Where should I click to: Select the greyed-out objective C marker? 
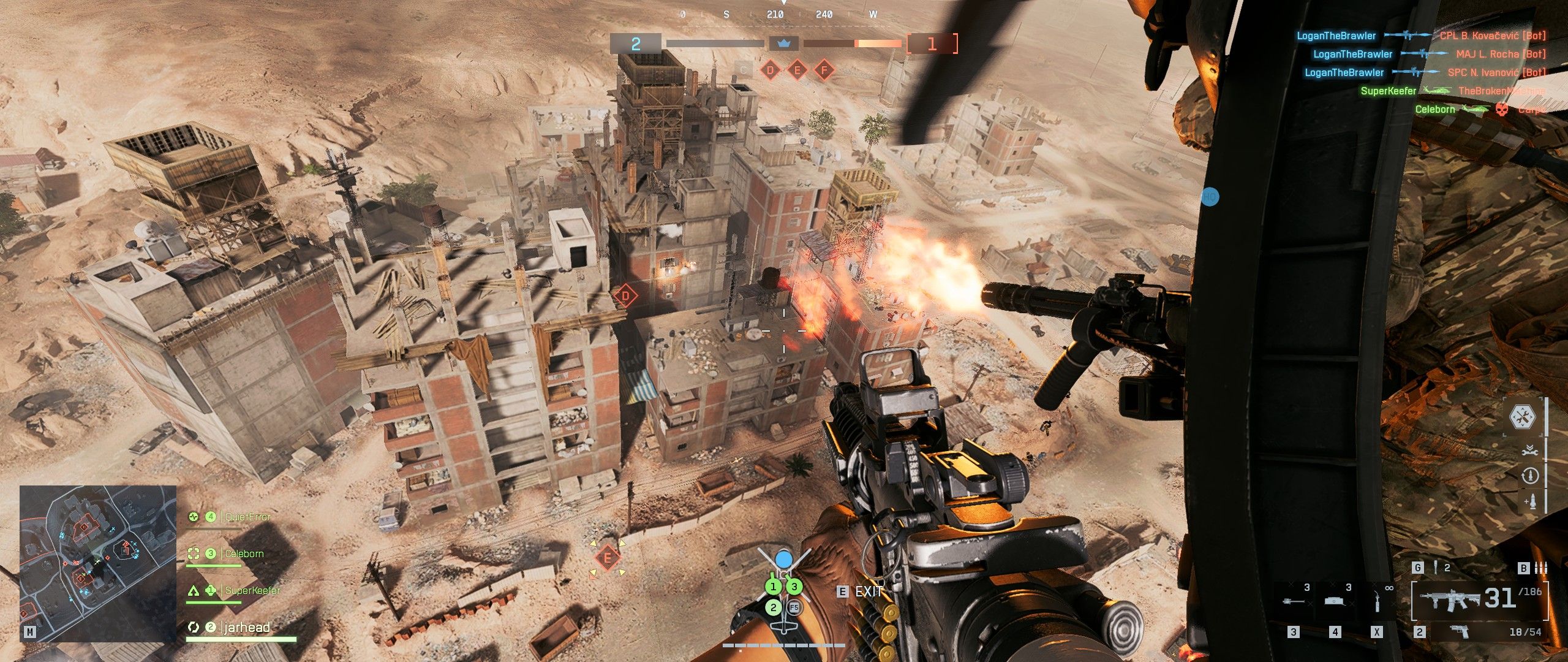pos(744,70)
